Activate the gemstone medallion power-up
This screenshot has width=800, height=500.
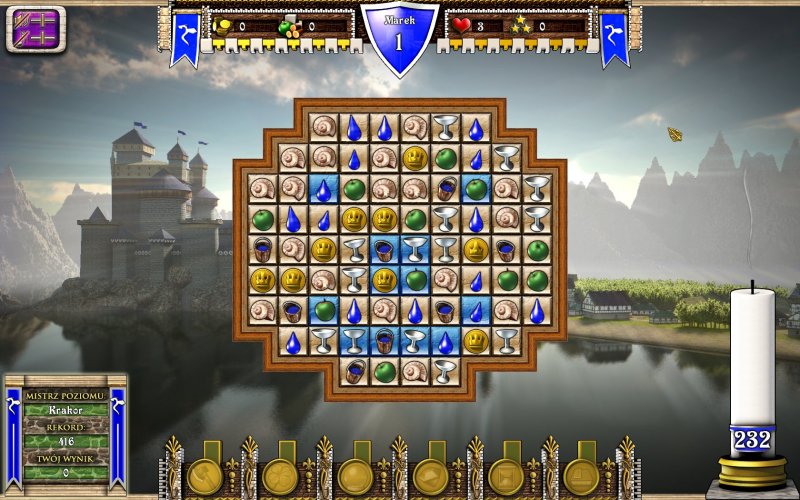(431, 476)
